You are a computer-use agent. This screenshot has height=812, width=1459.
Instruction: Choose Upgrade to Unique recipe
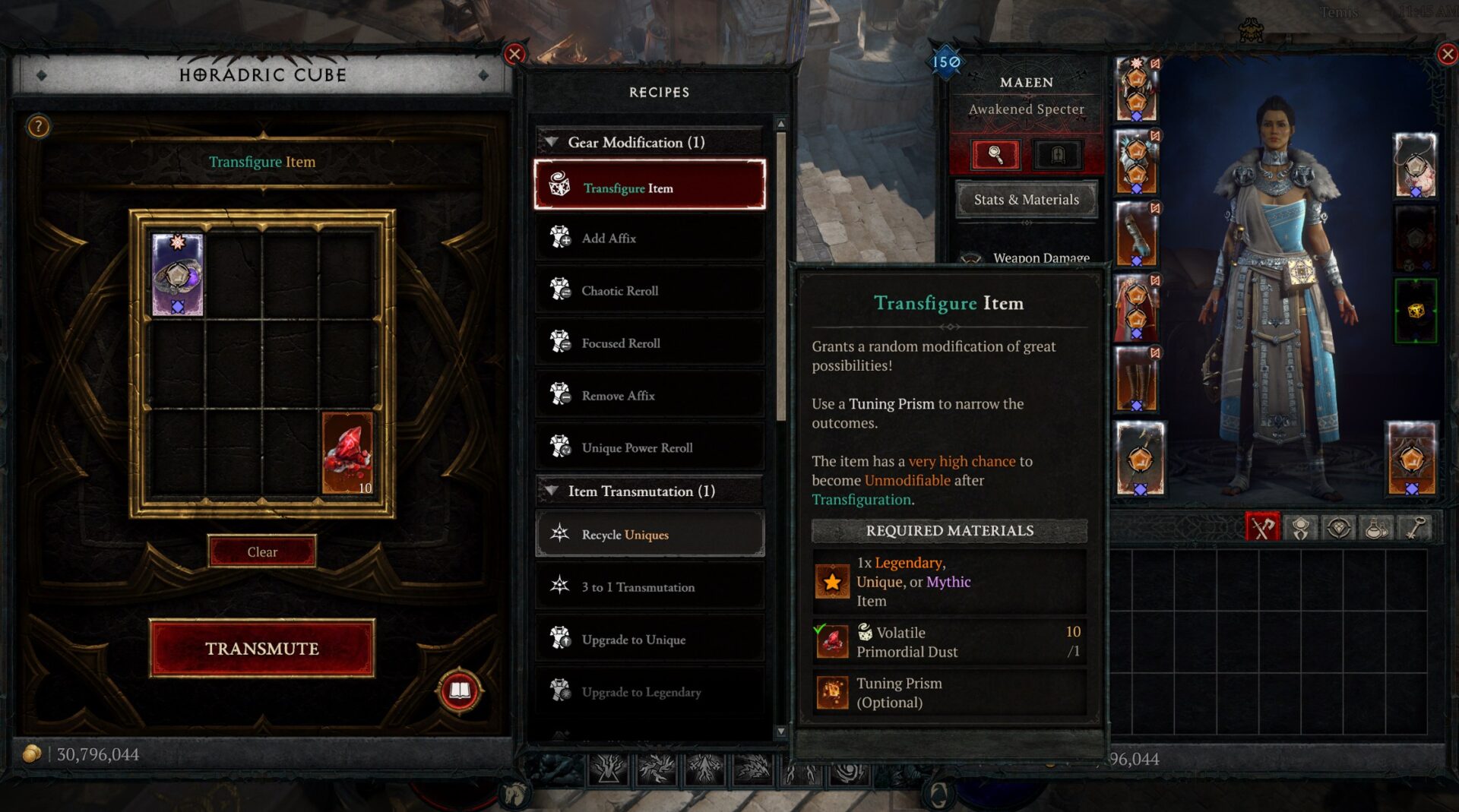[650, 639]
